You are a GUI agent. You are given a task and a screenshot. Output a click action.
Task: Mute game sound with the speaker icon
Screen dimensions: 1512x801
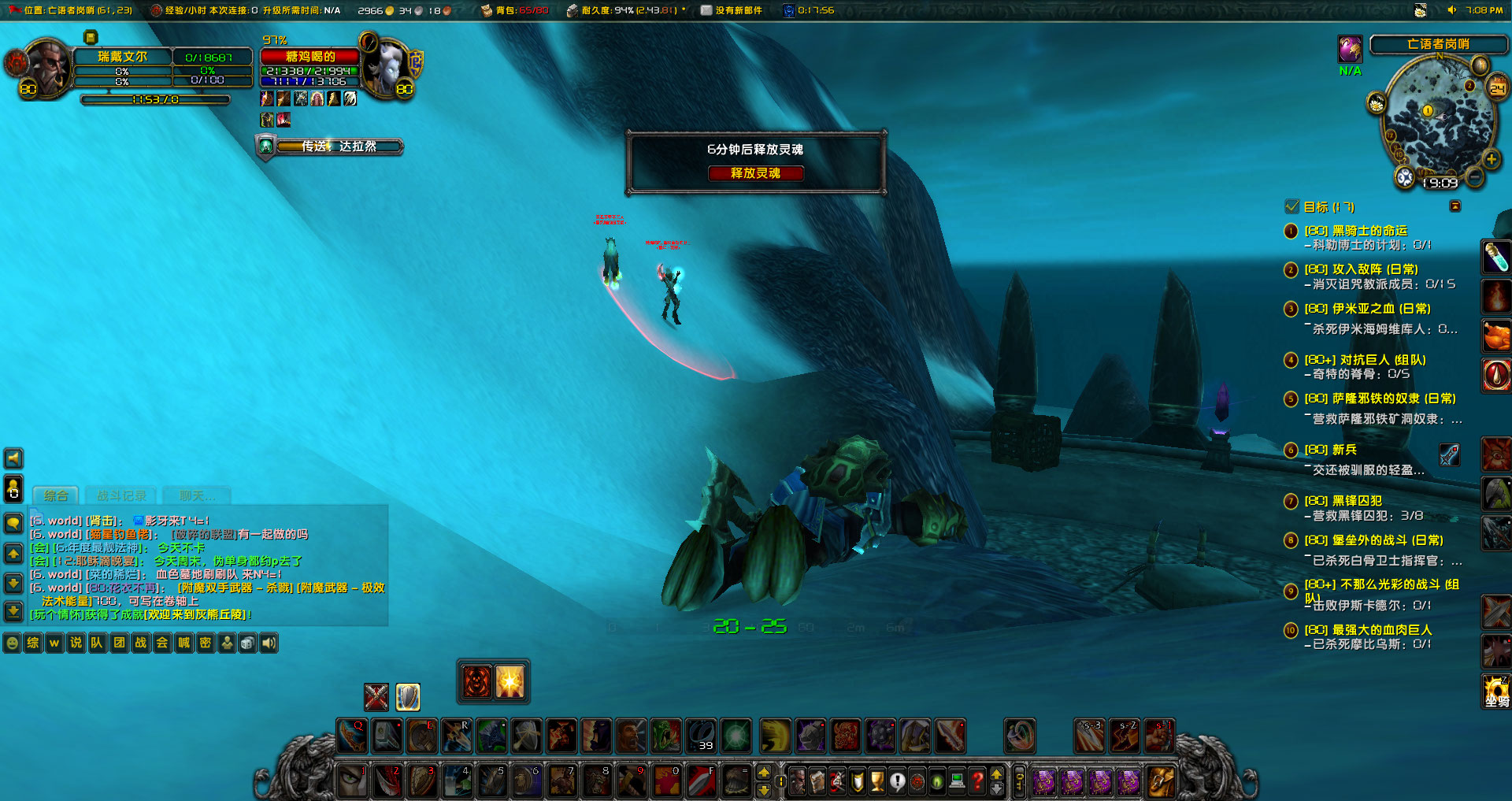270,643
